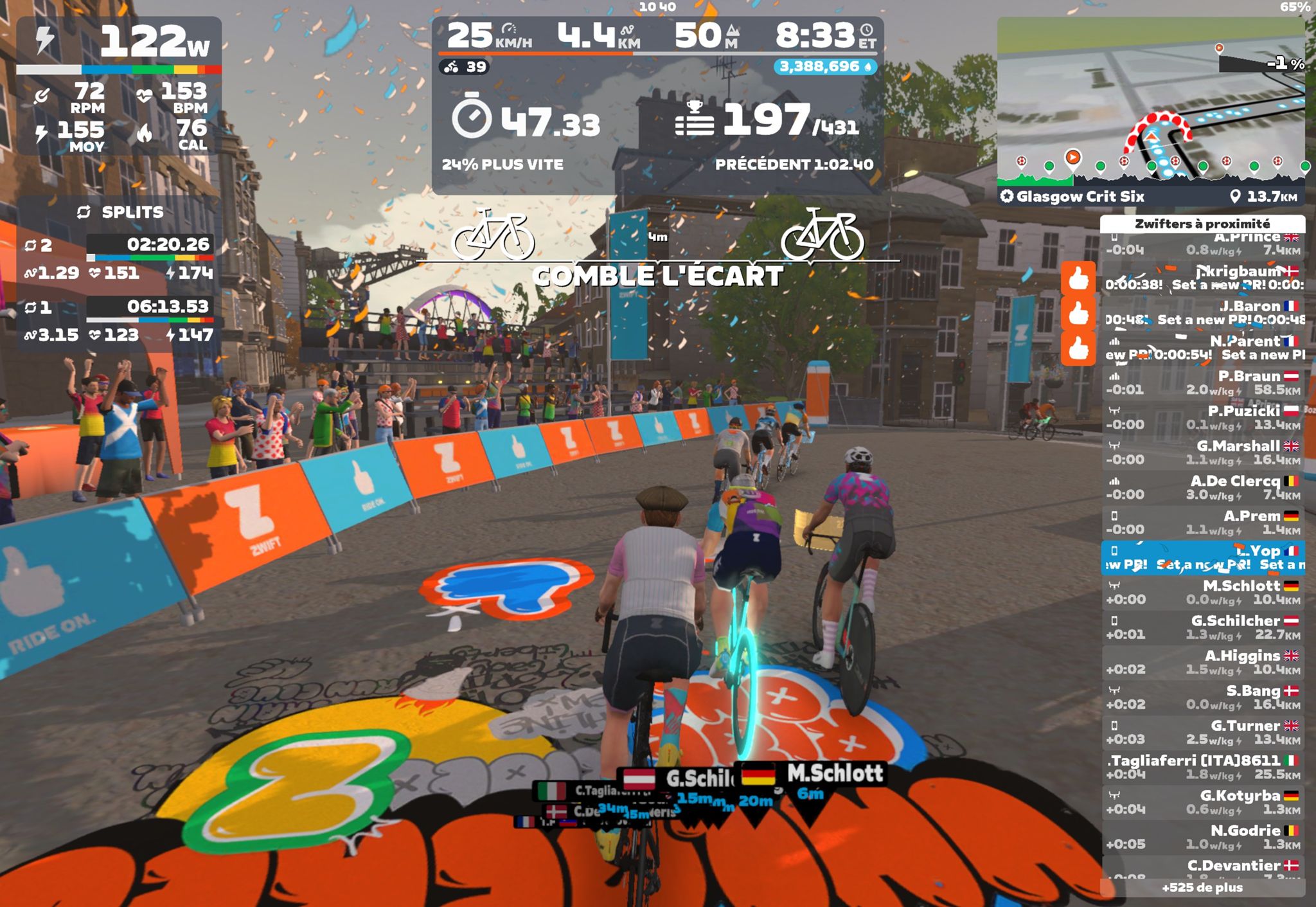
Task: Expand the '+525 de plus' riders entry
Action: [1202, 888]
